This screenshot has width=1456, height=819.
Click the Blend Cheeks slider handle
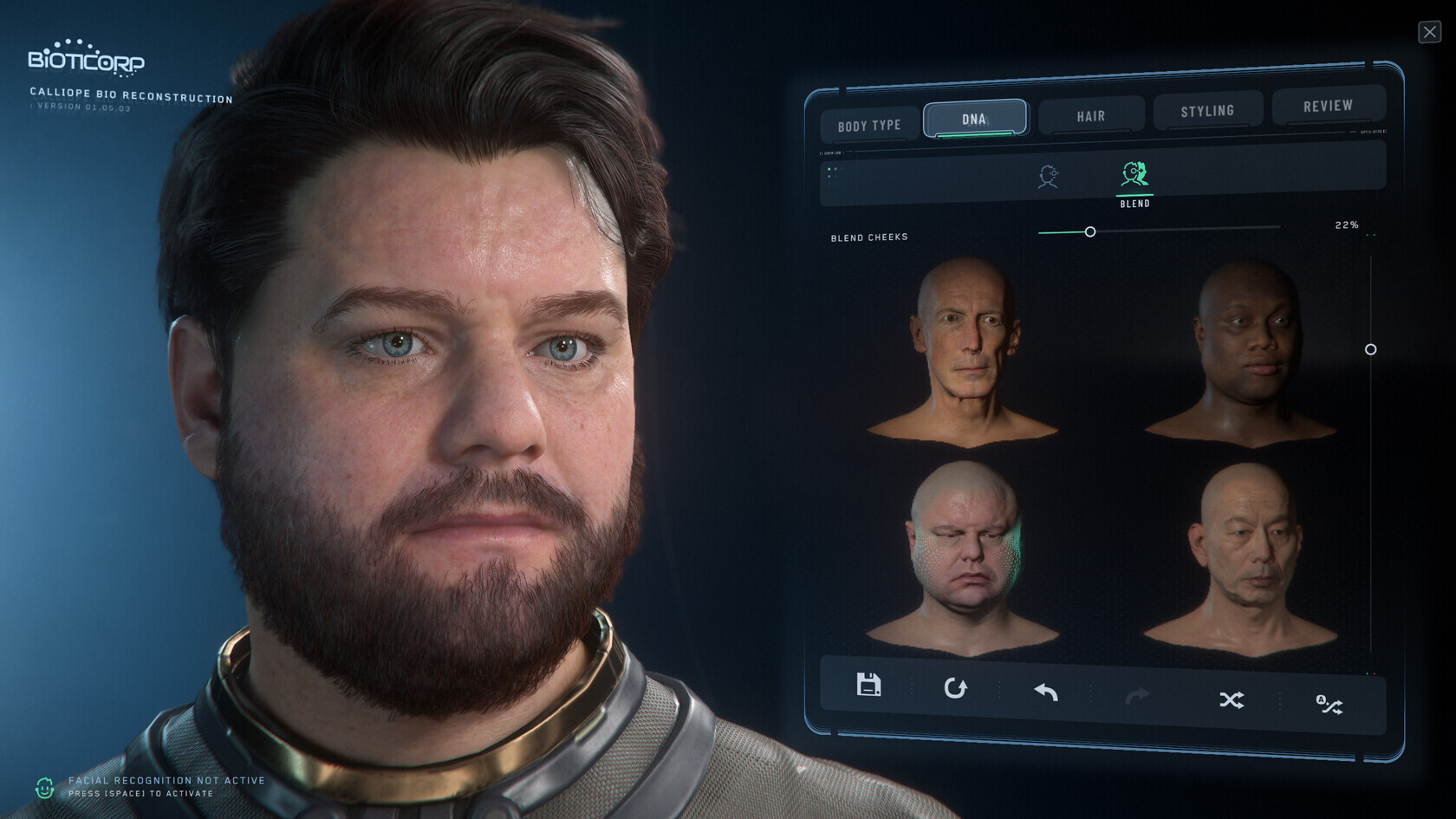1090,232
